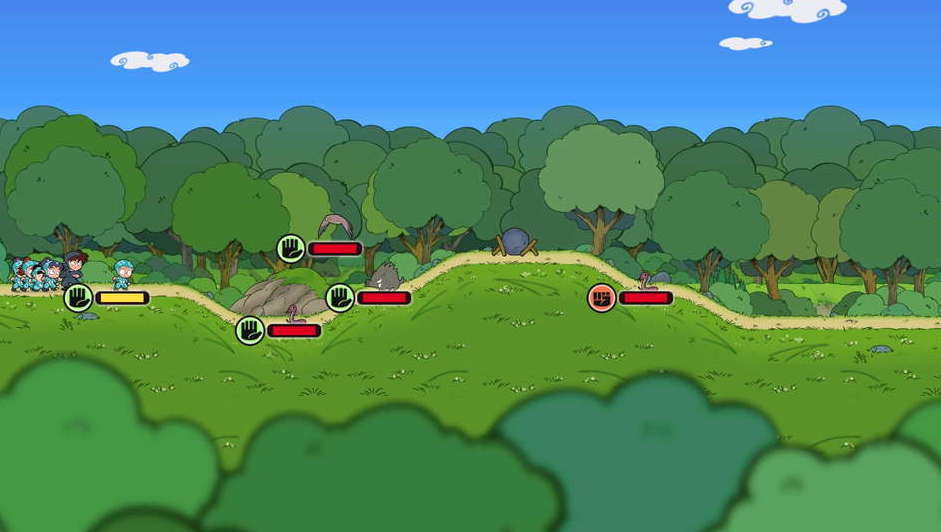Select the open-hand icon beside the yellow bar

78,297
